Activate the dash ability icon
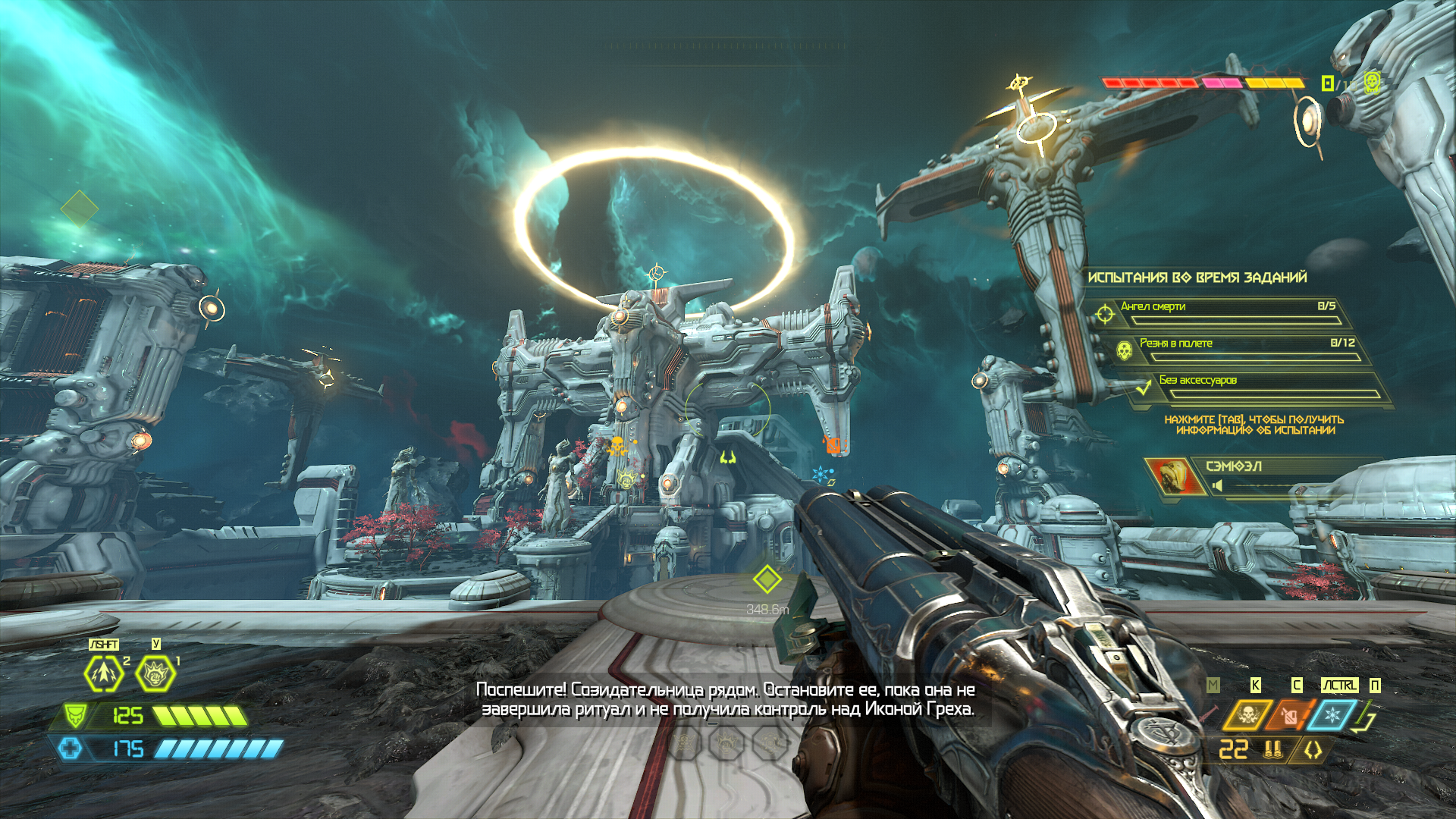Image resolution: width=1456 pixels, height=819 pixels. [x=104, y=673]
